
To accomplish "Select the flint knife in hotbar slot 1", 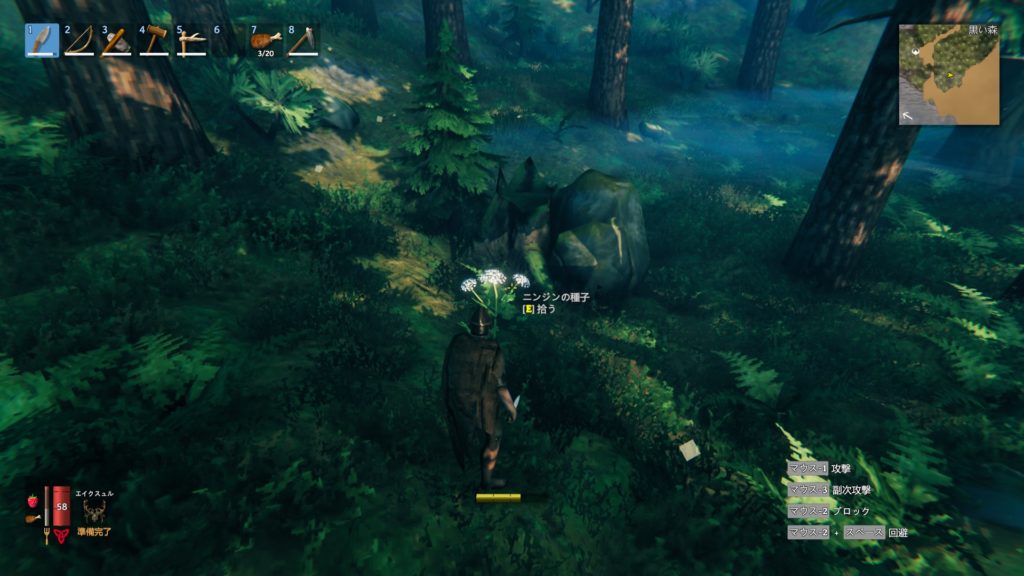I will (x=41, y=40).
